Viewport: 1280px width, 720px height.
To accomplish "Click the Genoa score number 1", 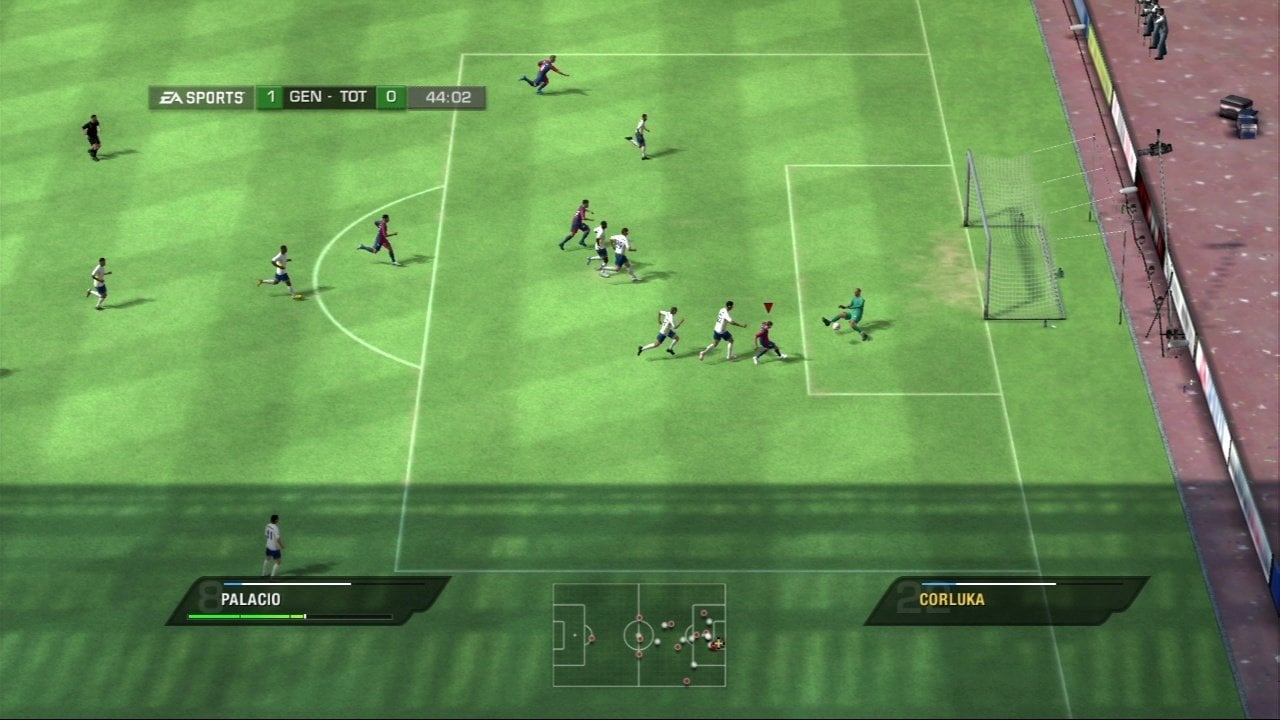I will [272, 97].
